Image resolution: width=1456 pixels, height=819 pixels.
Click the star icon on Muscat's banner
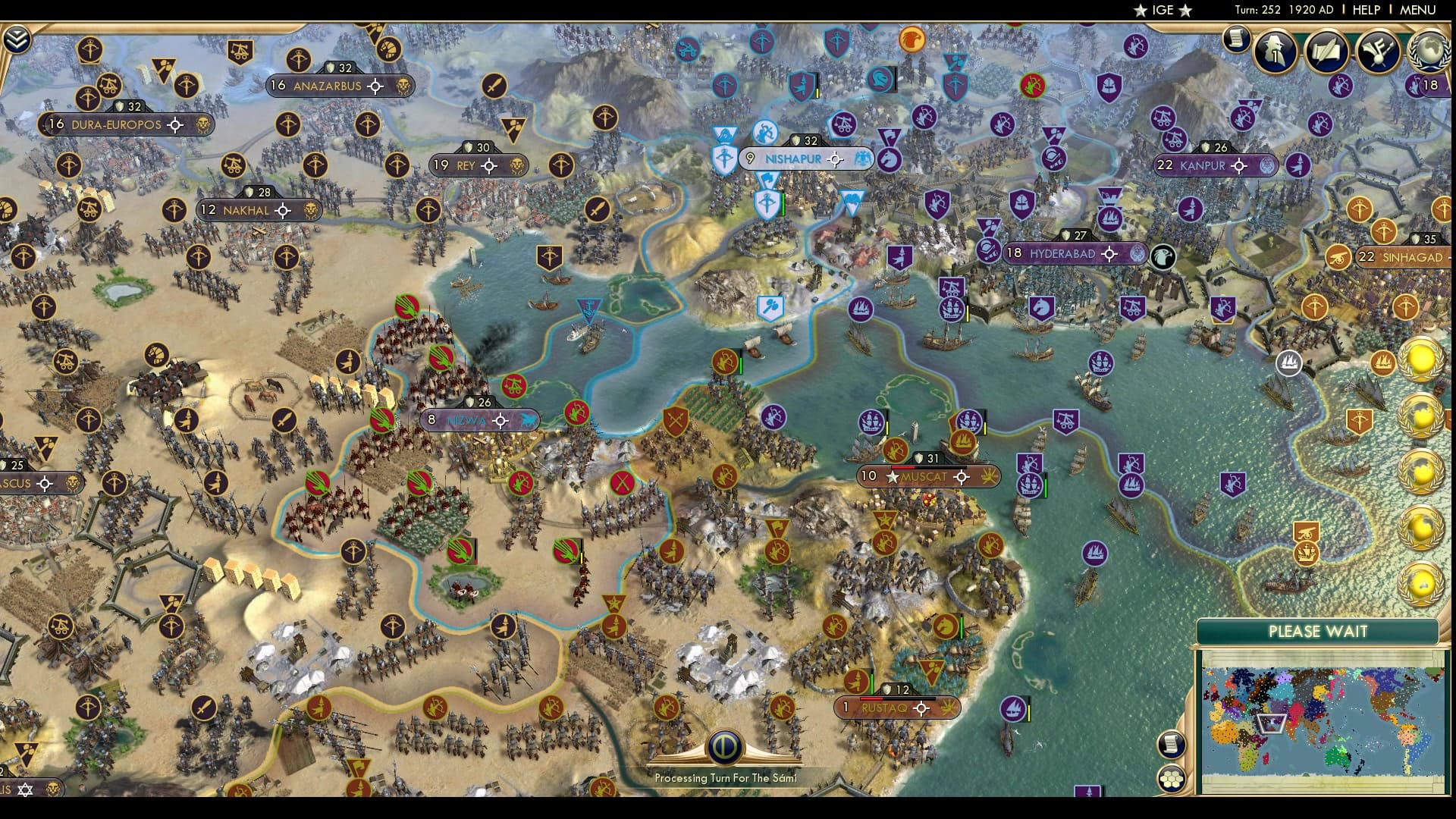[x=892, y=478]
